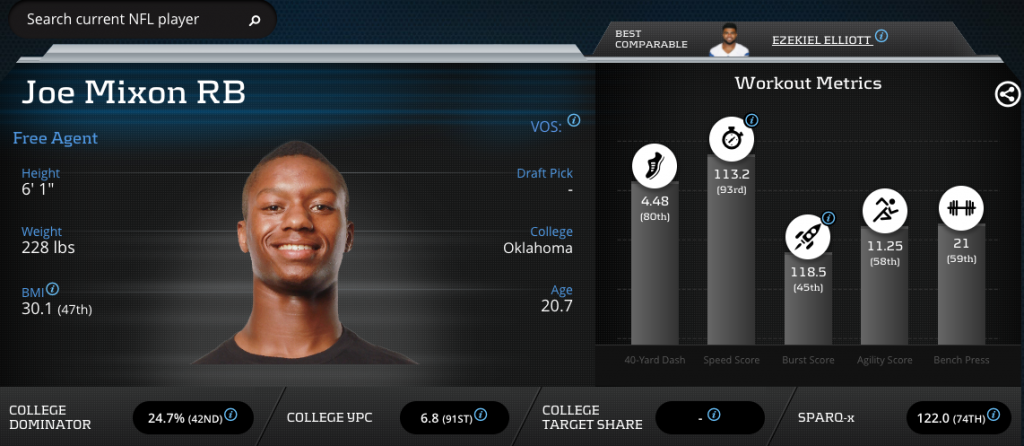The image size is (1024, 446).
Task: Click the info icon next to Ezekiel Elliott
Action: pos(881,36)
